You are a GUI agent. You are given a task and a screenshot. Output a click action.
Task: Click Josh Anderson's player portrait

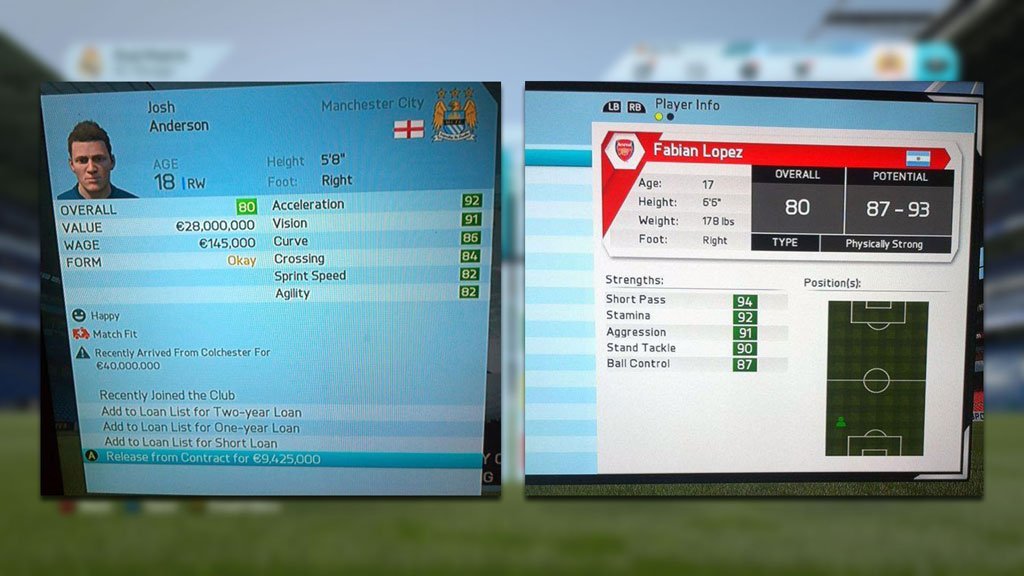click(x=95, y=160)
